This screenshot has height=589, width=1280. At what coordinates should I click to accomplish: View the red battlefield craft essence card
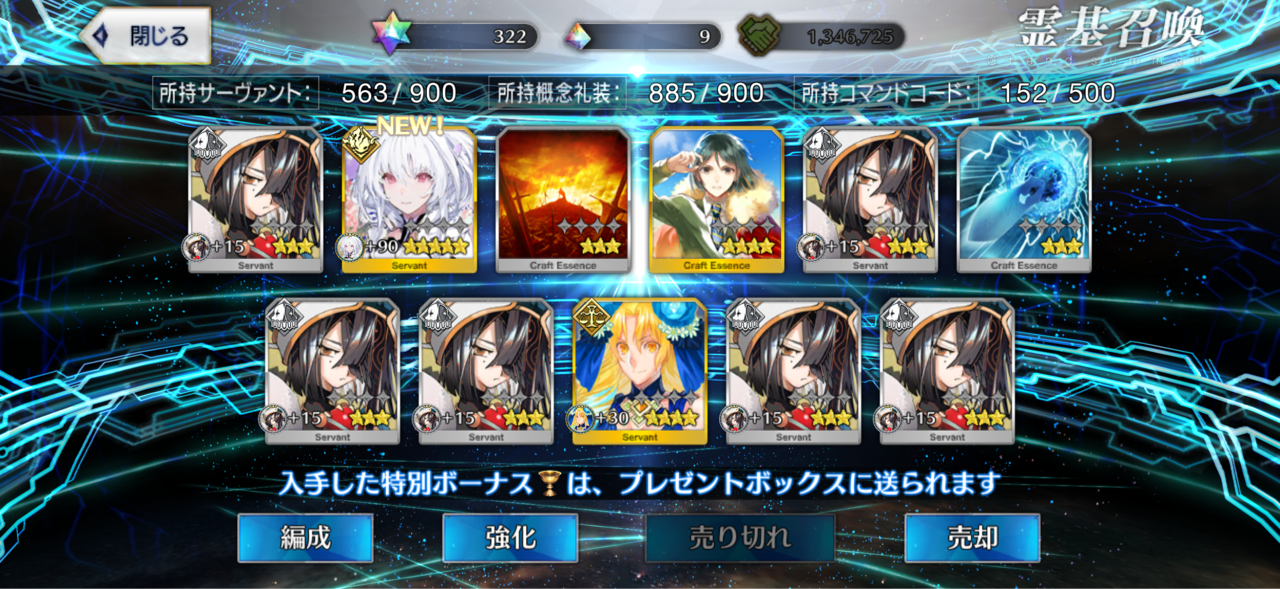(x=563, y=199)
